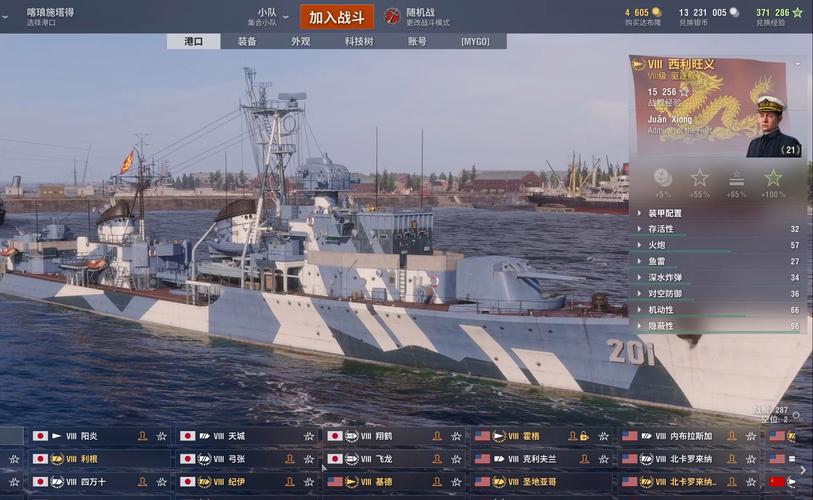This screenshot has width=813, height=500.
Task: Open the [MYGO] clan tab
Action: (x=475, y=42)
